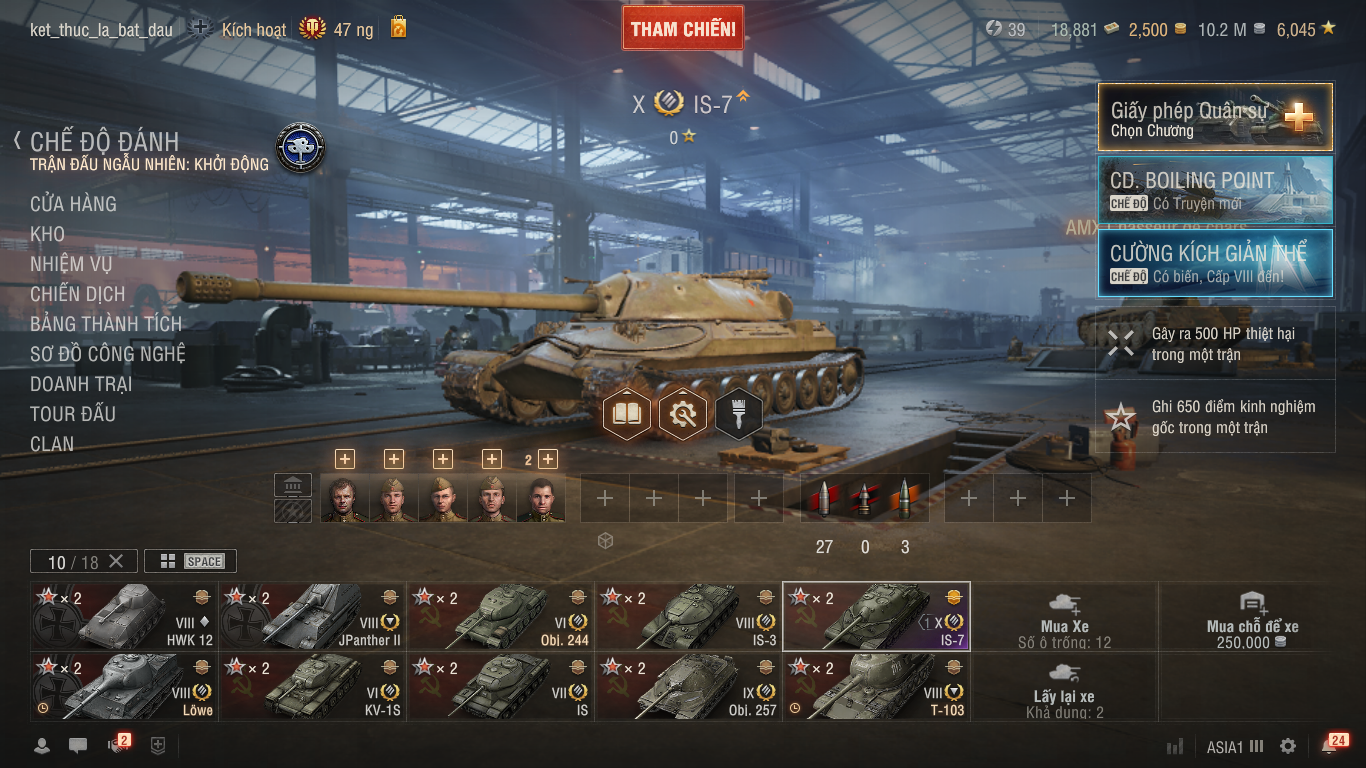1366x768 pixels.
Task: Open the contacts list icon in bottom bar
Action: click(40, 746)
